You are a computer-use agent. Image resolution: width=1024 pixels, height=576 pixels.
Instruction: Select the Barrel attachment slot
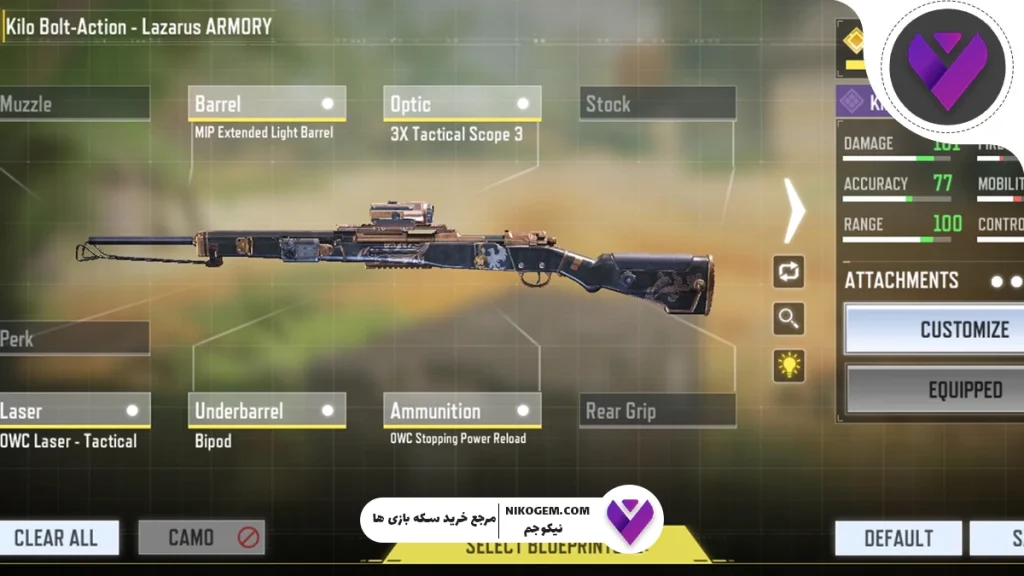266,104
